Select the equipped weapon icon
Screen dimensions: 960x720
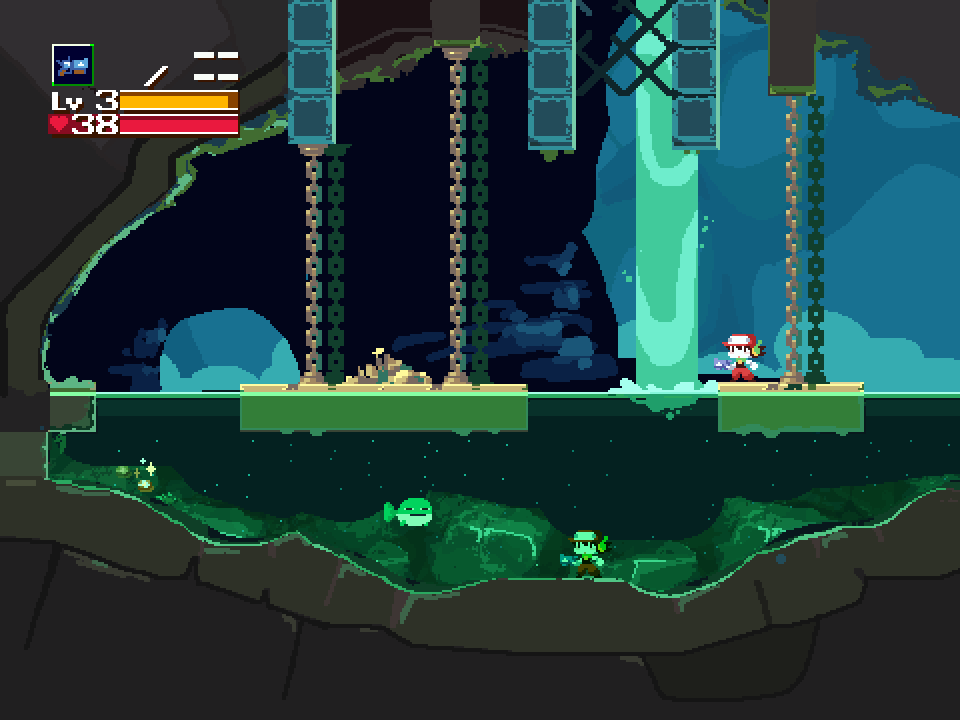(x=72, y=65)
